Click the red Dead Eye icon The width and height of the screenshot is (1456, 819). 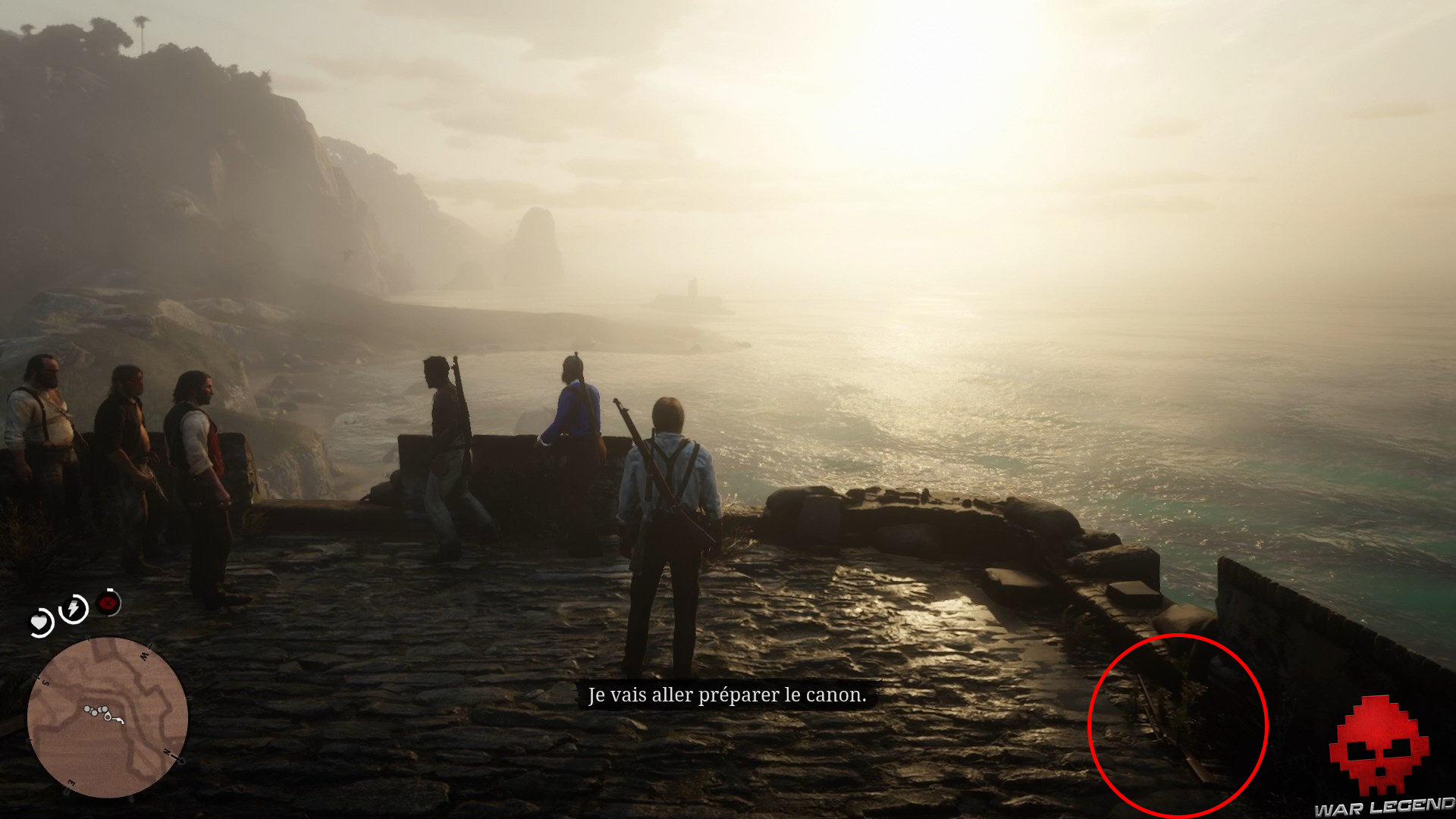[x=108, y=604]
